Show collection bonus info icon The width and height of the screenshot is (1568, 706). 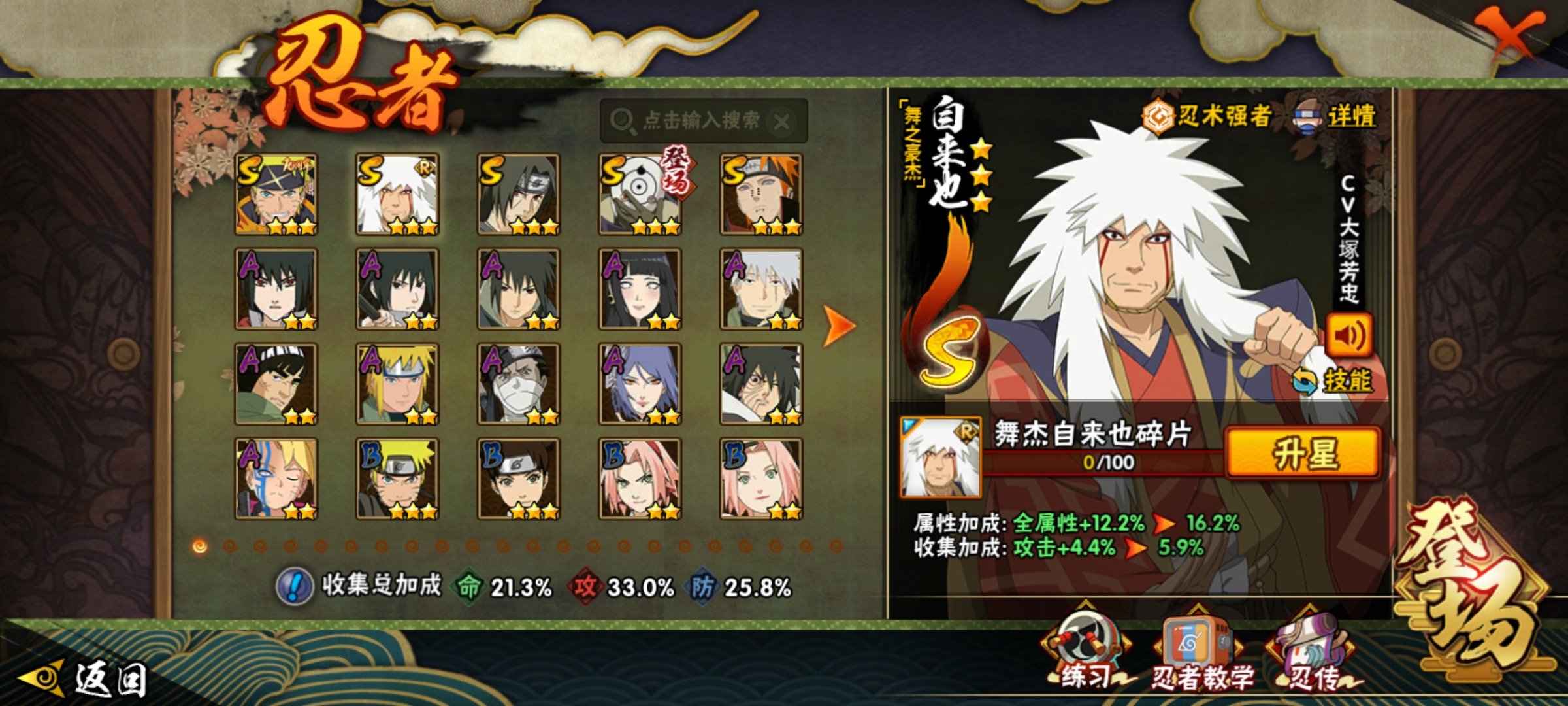click(294, 586)
